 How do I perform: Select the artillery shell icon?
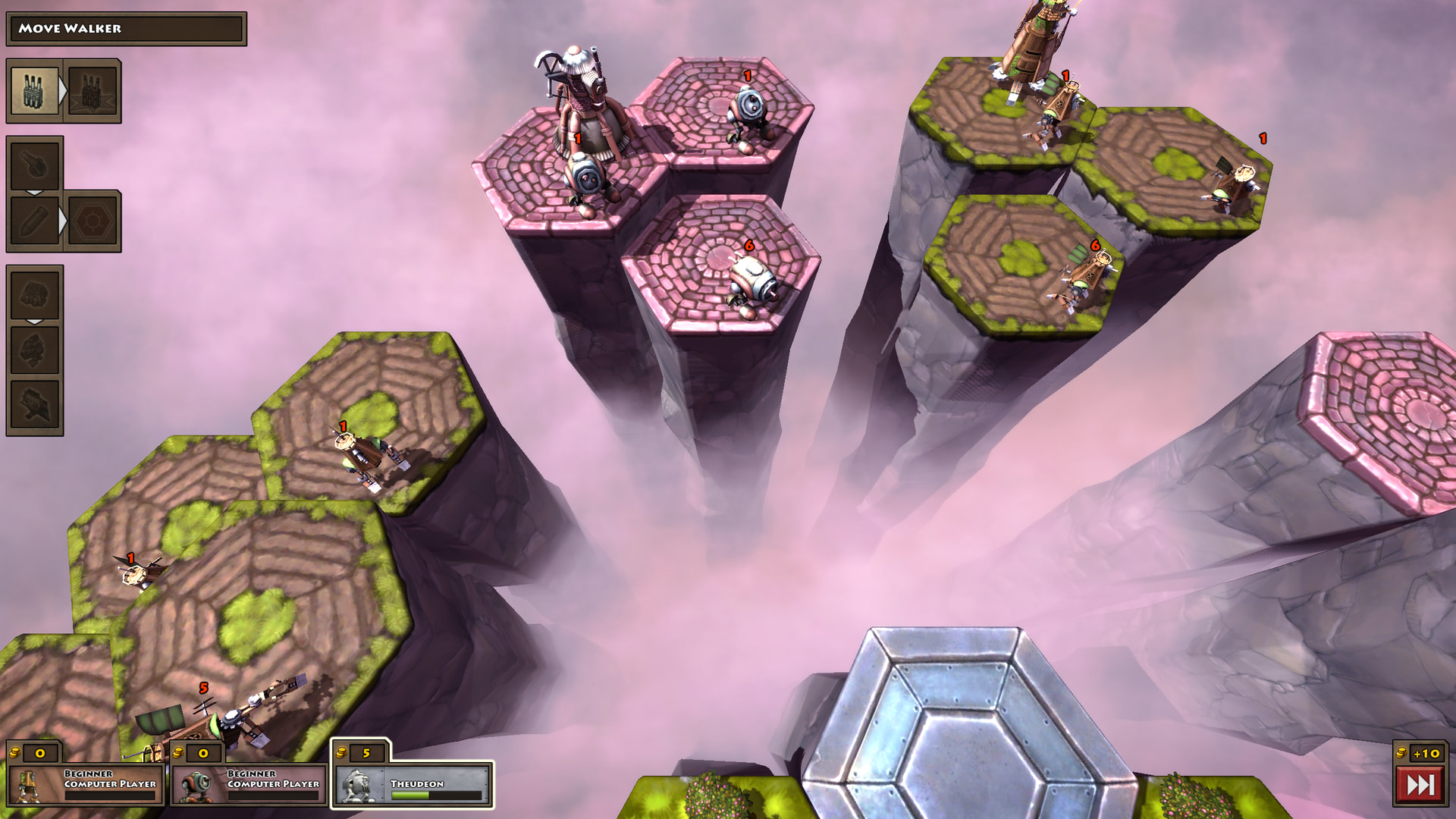pyautogui.click(x=34, y=221)
